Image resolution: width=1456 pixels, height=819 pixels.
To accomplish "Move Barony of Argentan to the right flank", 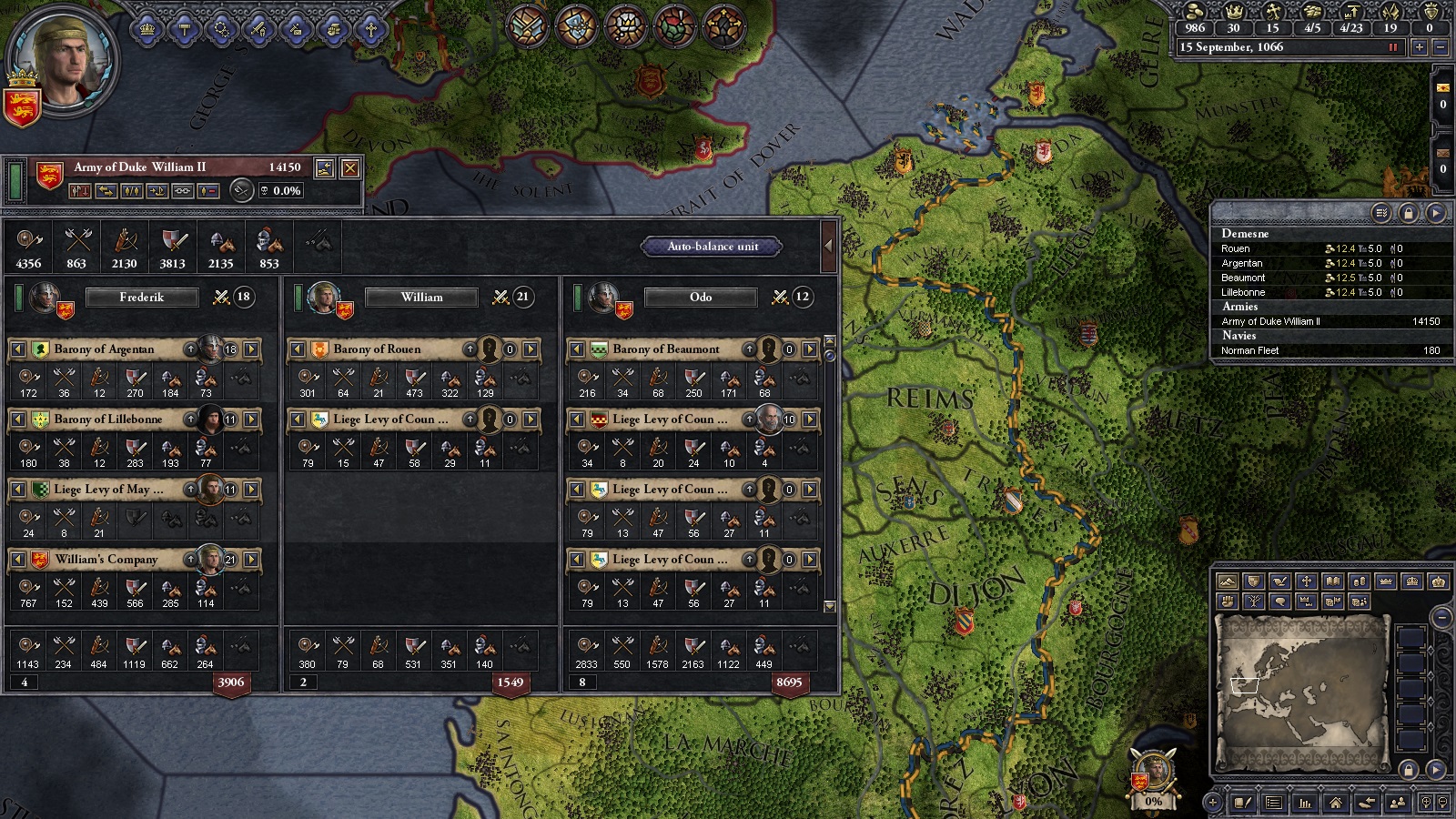I will click(251, 349).
